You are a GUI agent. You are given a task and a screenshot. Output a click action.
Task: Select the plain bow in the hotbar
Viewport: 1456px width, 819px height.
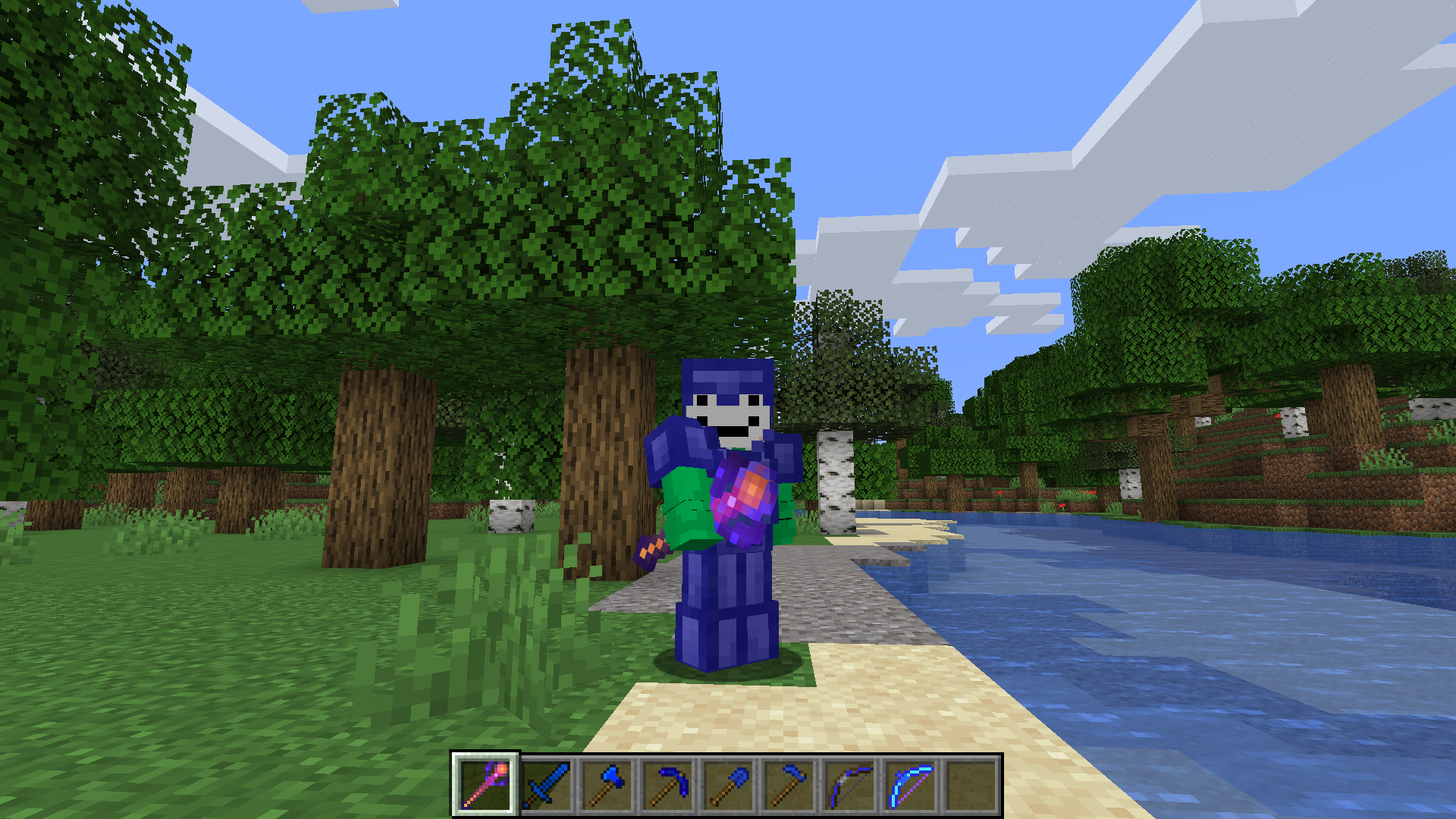coord(849,784)
